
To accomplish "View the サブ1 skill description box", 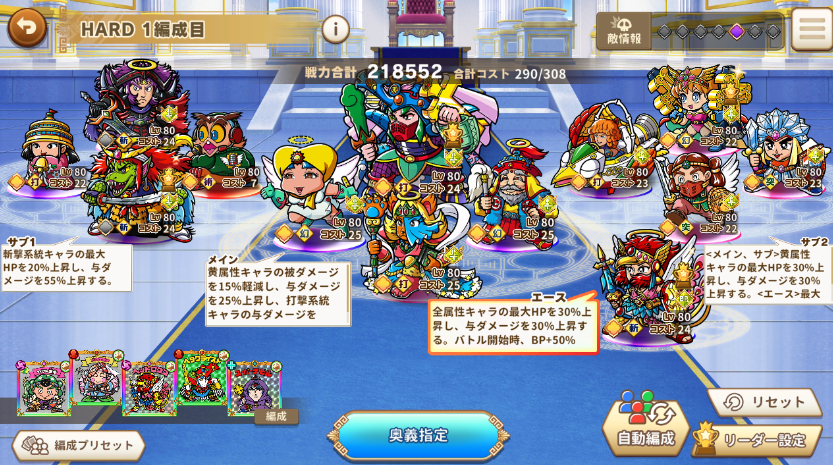I will coord(66,268).
